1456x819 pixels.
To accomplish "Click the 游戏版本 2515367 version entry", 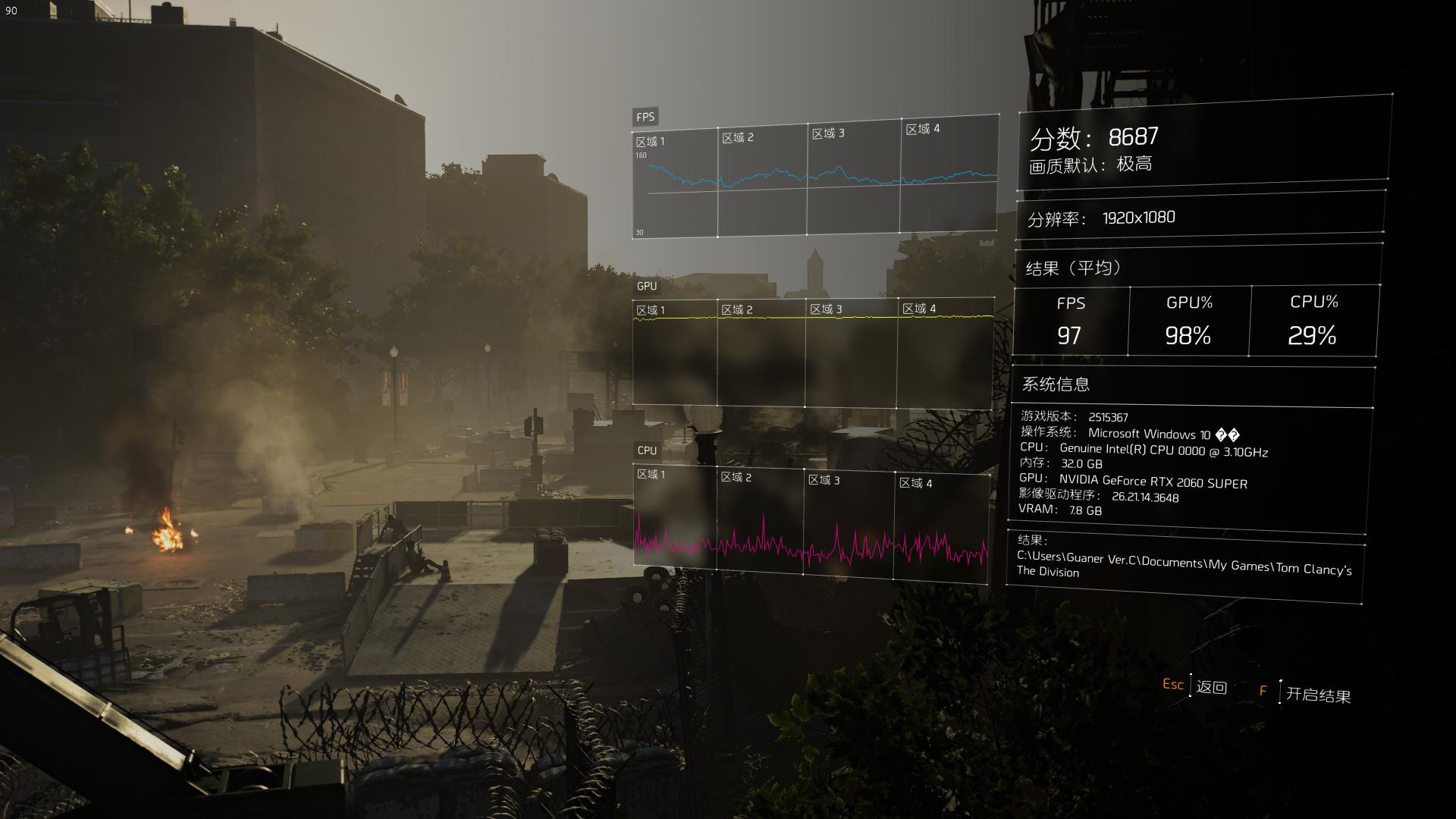I will point(1075,417).
